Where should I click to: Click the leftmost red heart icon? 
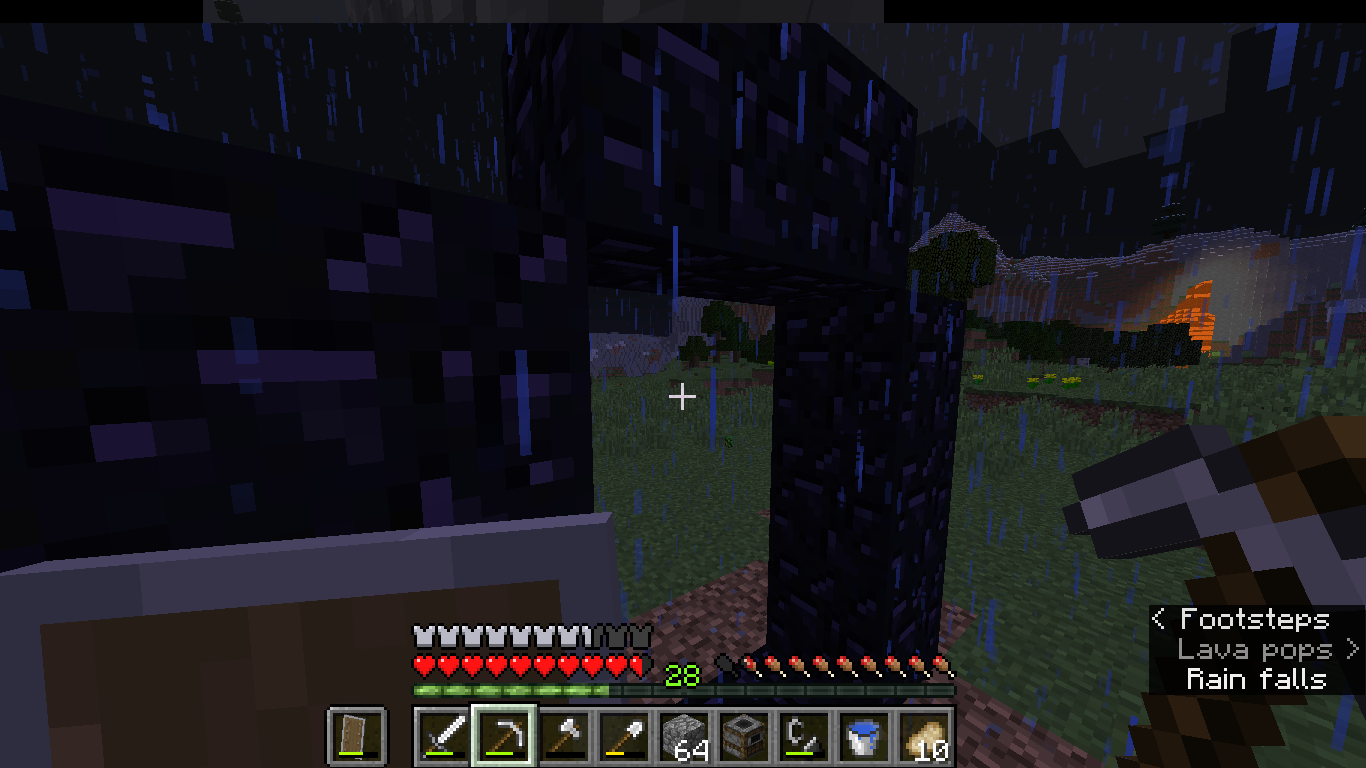pyautogui.click(x=419, y=663)
